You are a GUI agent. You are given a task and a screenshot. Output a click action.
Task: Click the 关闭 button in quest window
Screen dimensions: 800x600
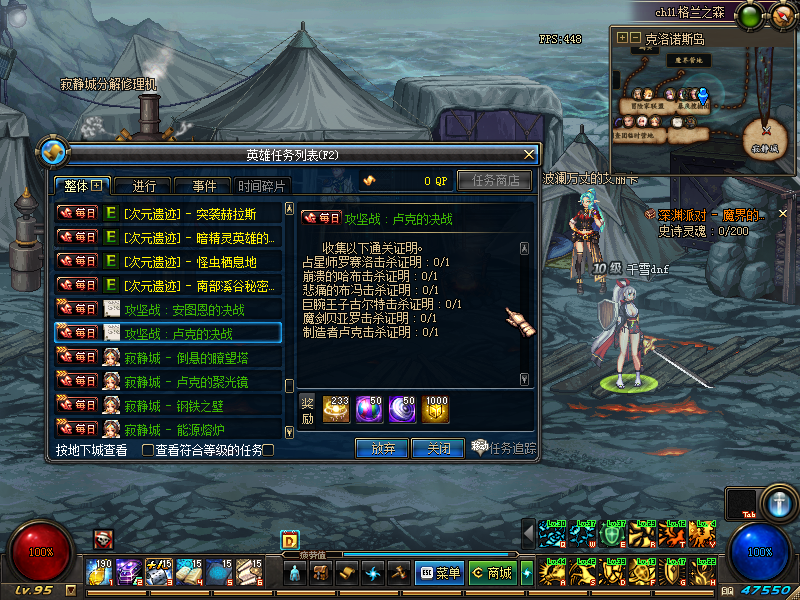(437, 448)
